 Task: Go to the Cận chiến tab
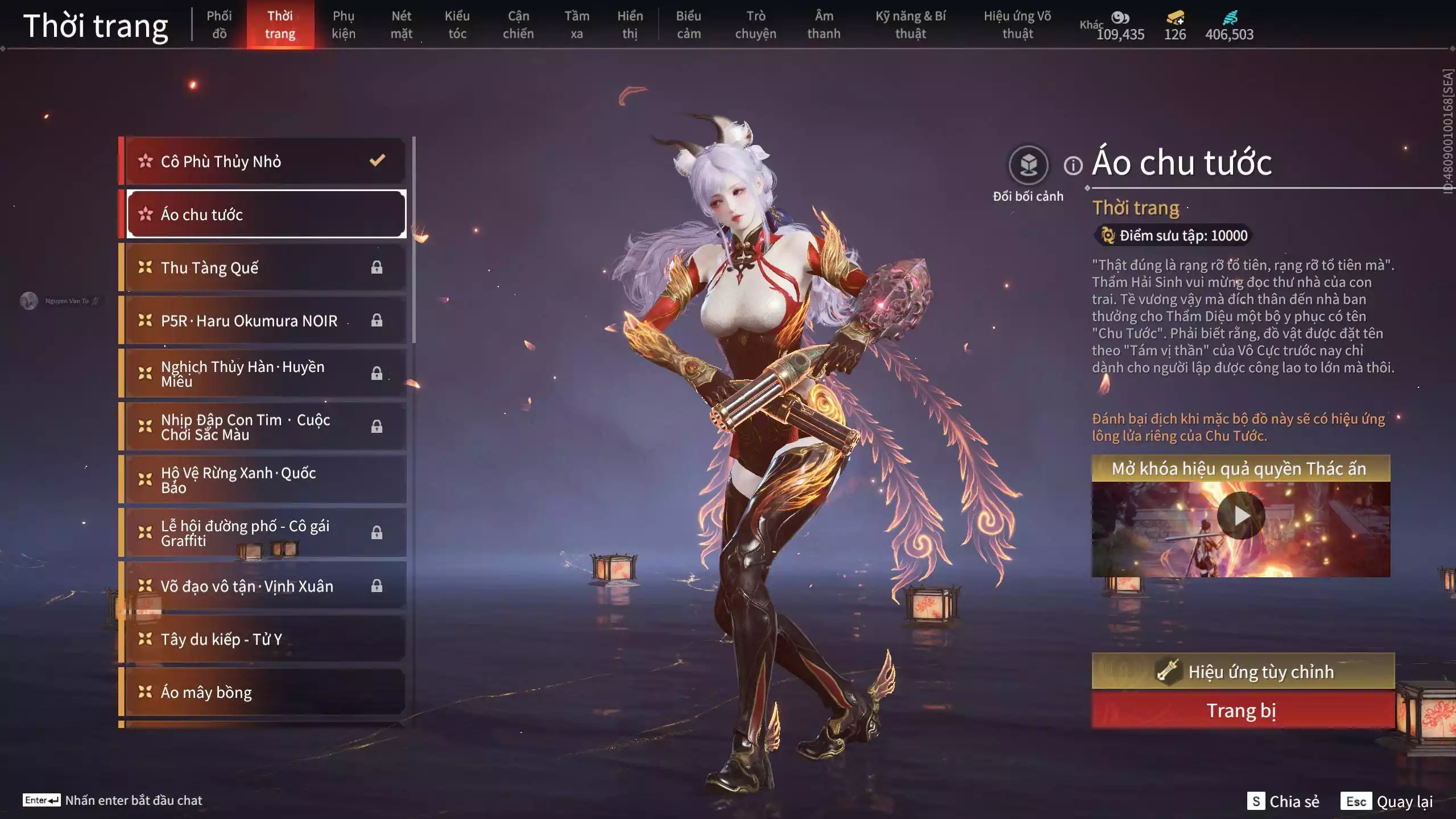coord(518,25)
